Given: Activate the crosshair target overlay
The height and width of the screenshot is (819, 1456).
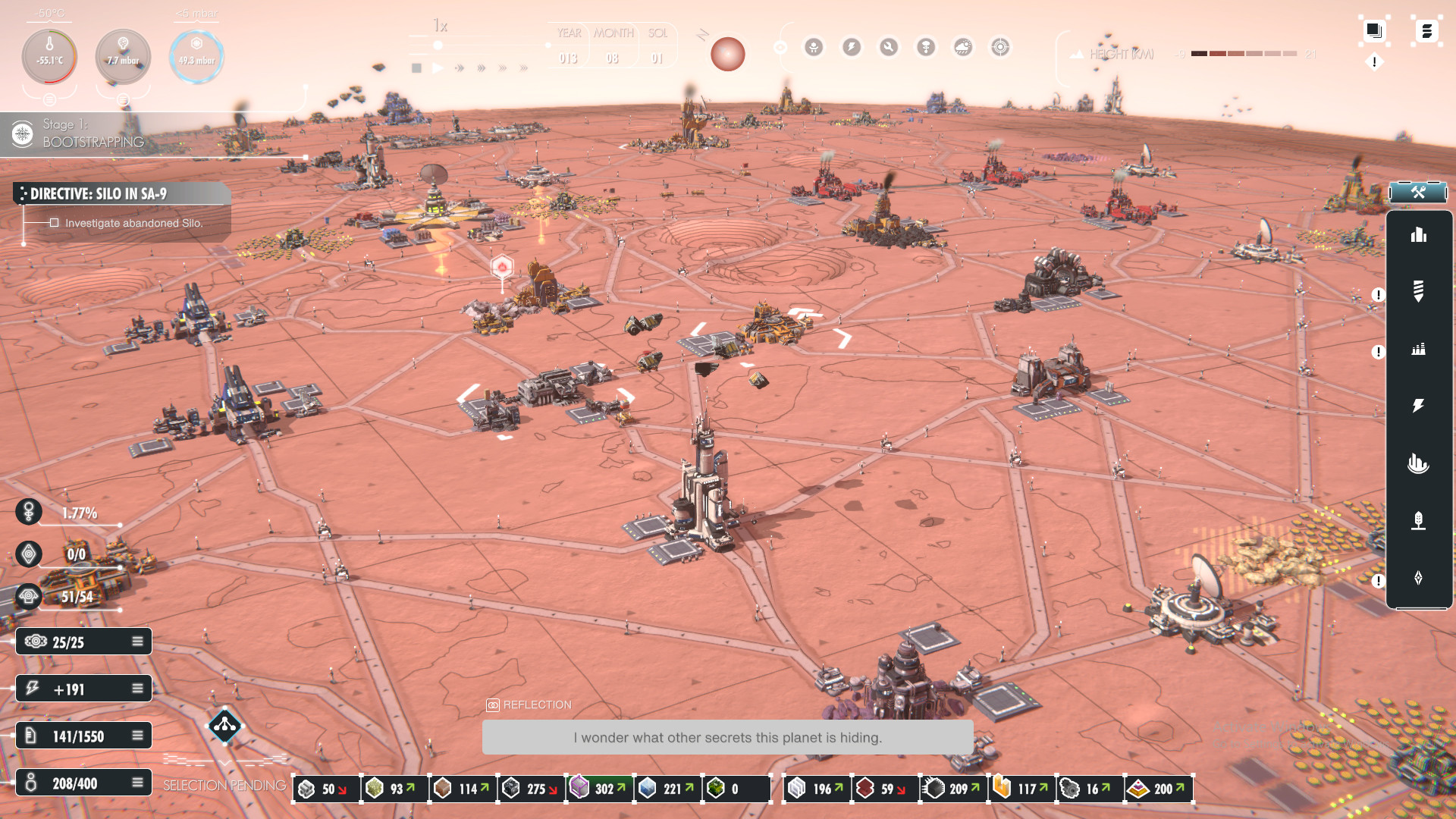Looking at the screenshot, I should click(x=1000, y=48).
